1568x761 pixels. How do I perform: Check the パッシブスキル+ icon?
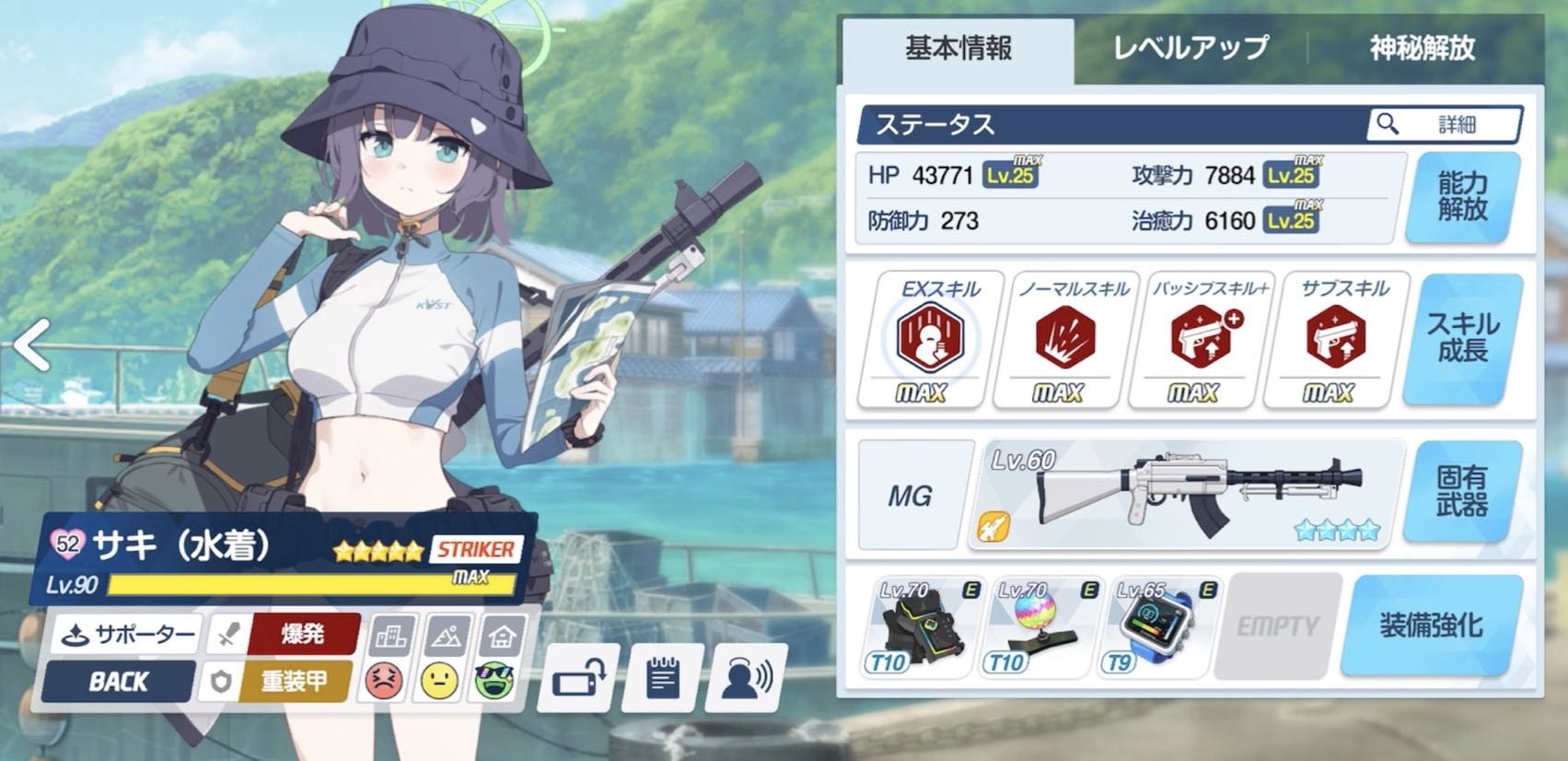click(x=1201, y=338)
